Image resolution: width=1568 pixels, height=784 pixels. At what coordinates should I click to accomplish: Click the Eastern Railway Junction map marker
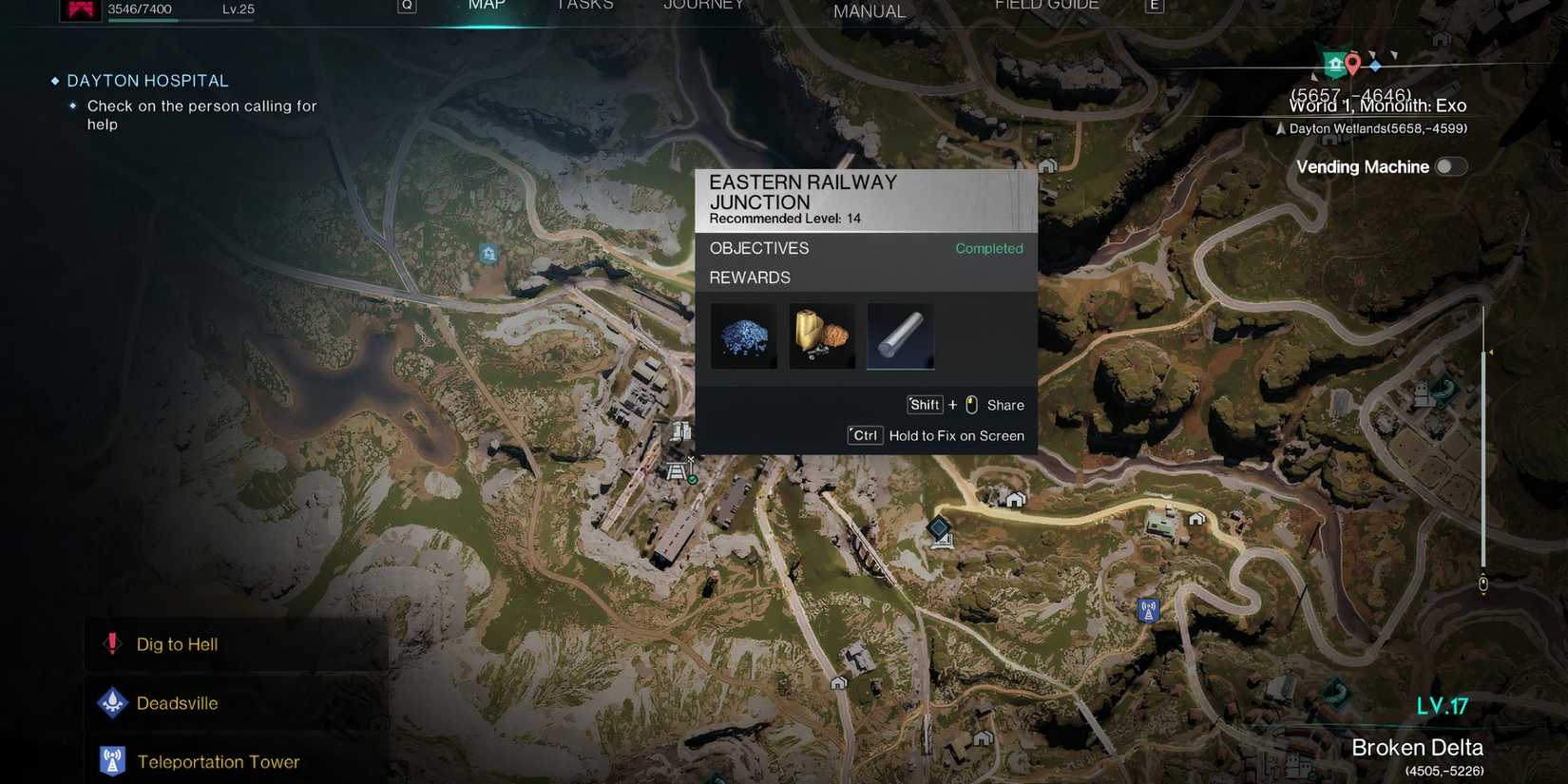[x=678, y=471]
